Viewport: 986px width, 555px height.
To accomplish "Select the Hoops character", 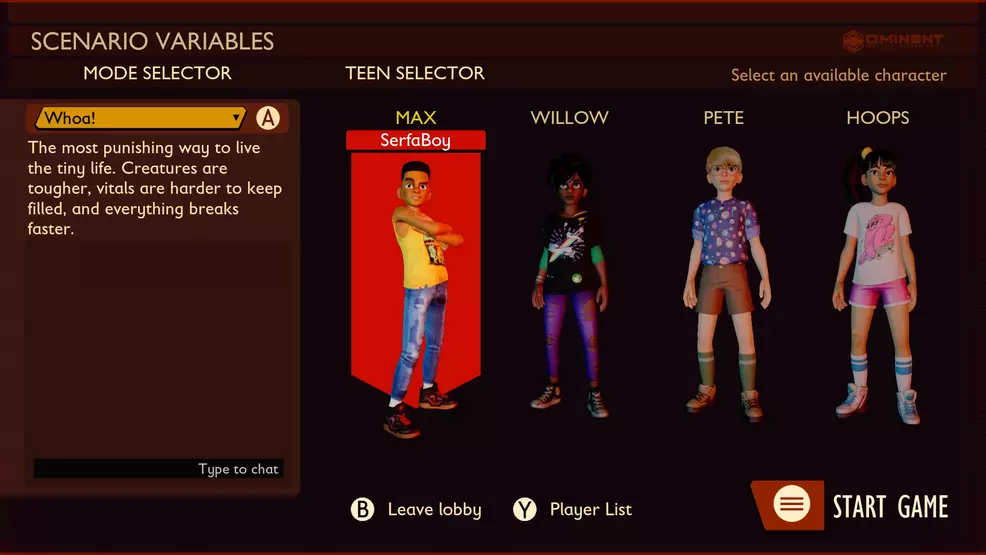I will tap(877, 280).
